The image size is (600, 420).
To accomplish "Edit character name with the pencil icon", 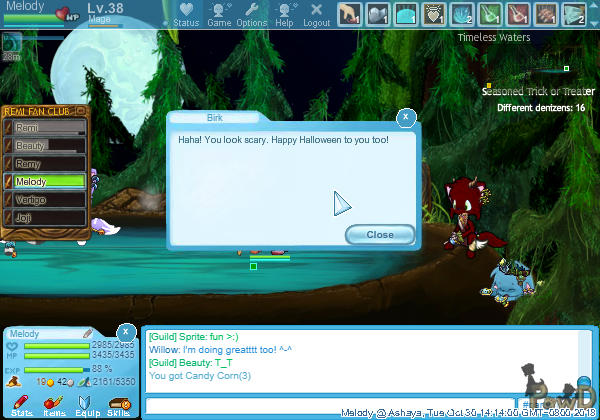I will tap(88, 333).
